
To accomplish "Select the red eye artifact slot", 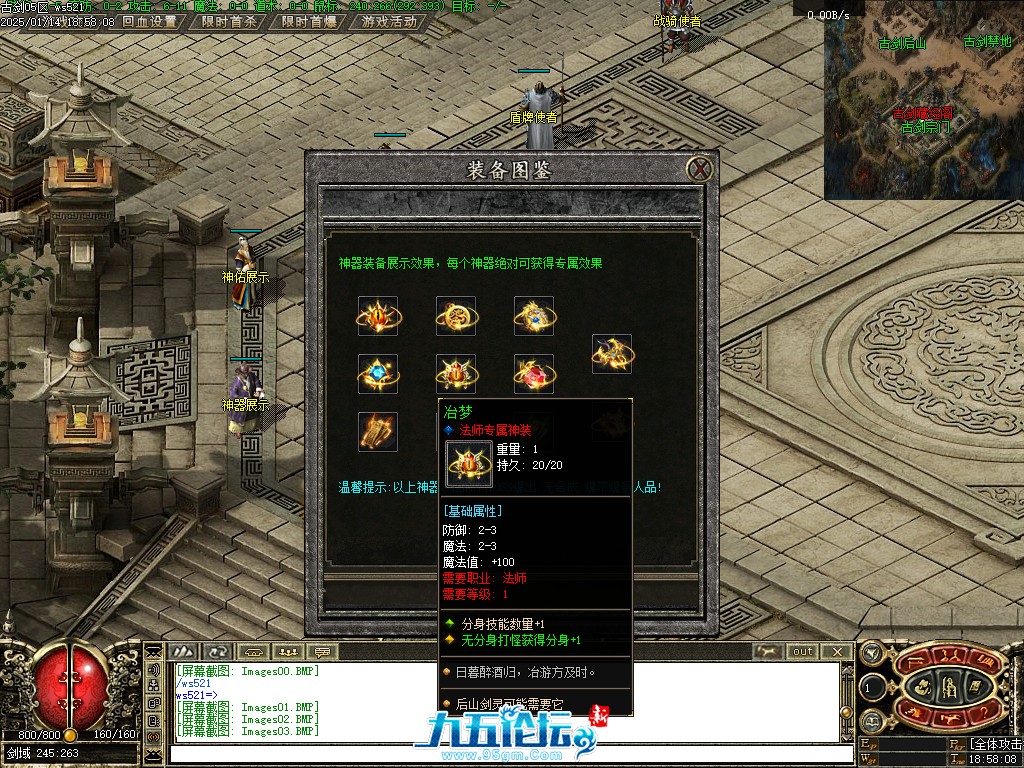I will (x=378, y=316).
